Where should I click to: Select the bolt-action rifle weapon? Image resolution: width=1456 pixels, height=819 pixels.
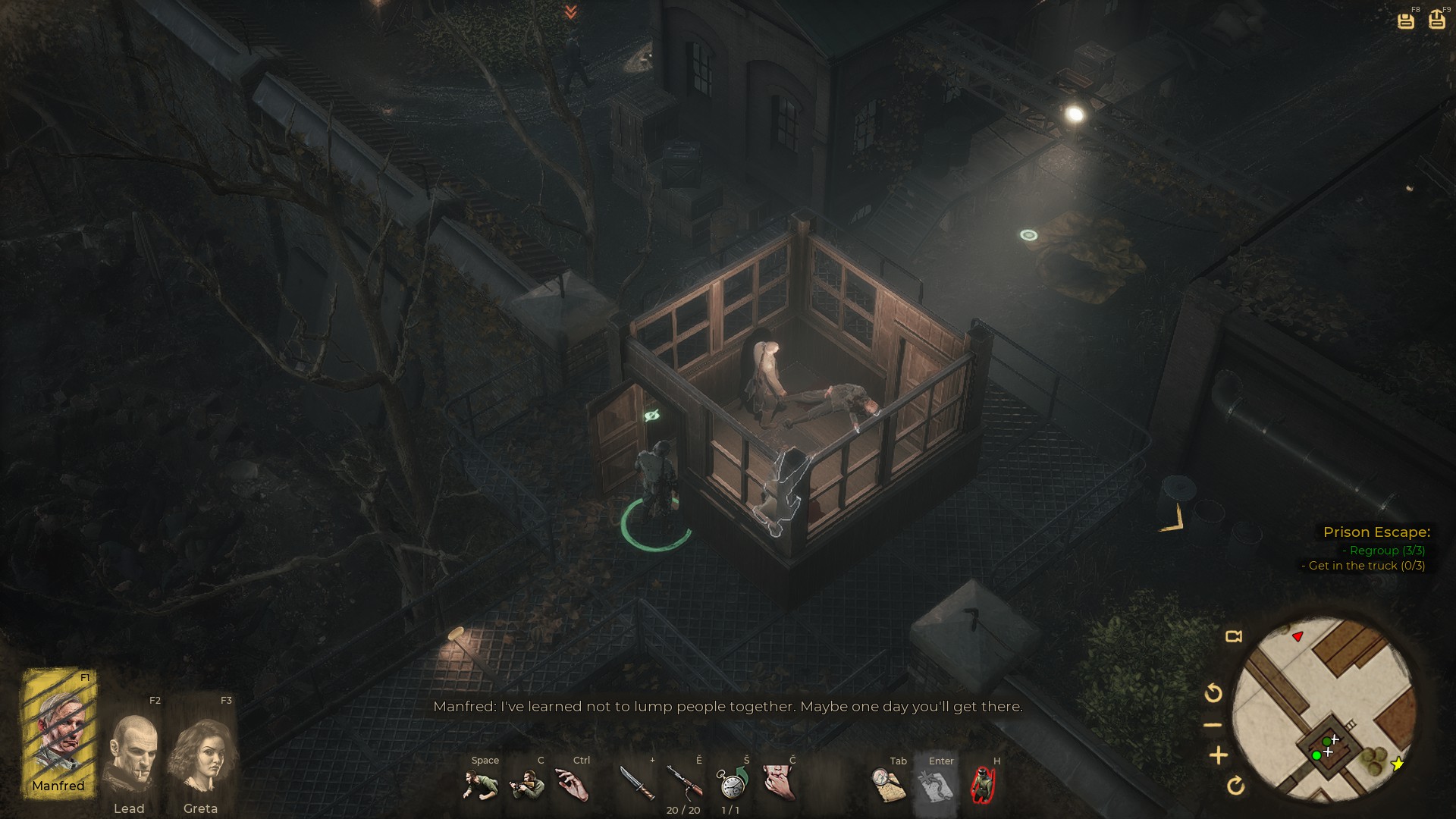(x=684, y=783)
